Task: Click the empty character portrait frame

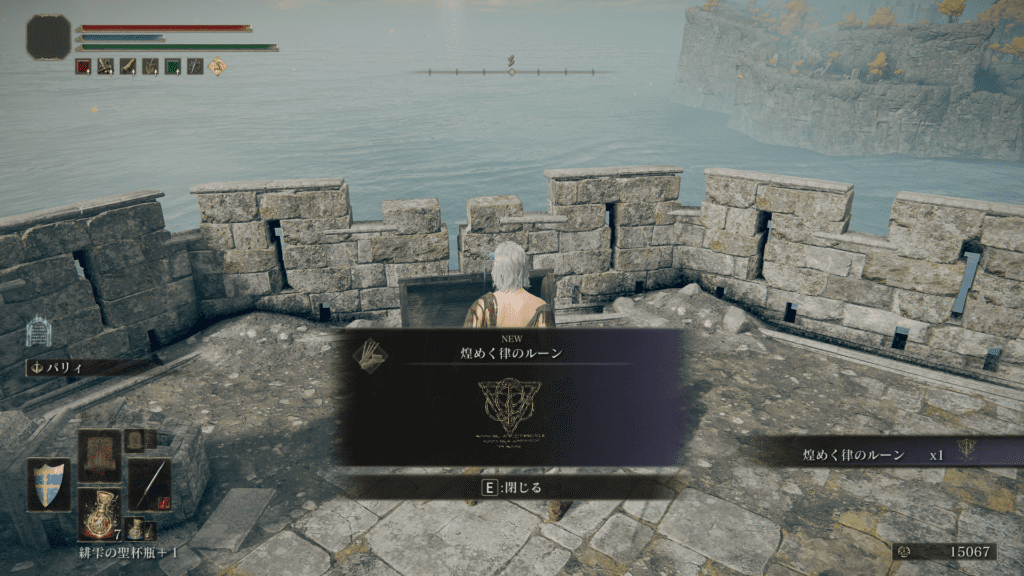Action: click(x=47, y=36)
